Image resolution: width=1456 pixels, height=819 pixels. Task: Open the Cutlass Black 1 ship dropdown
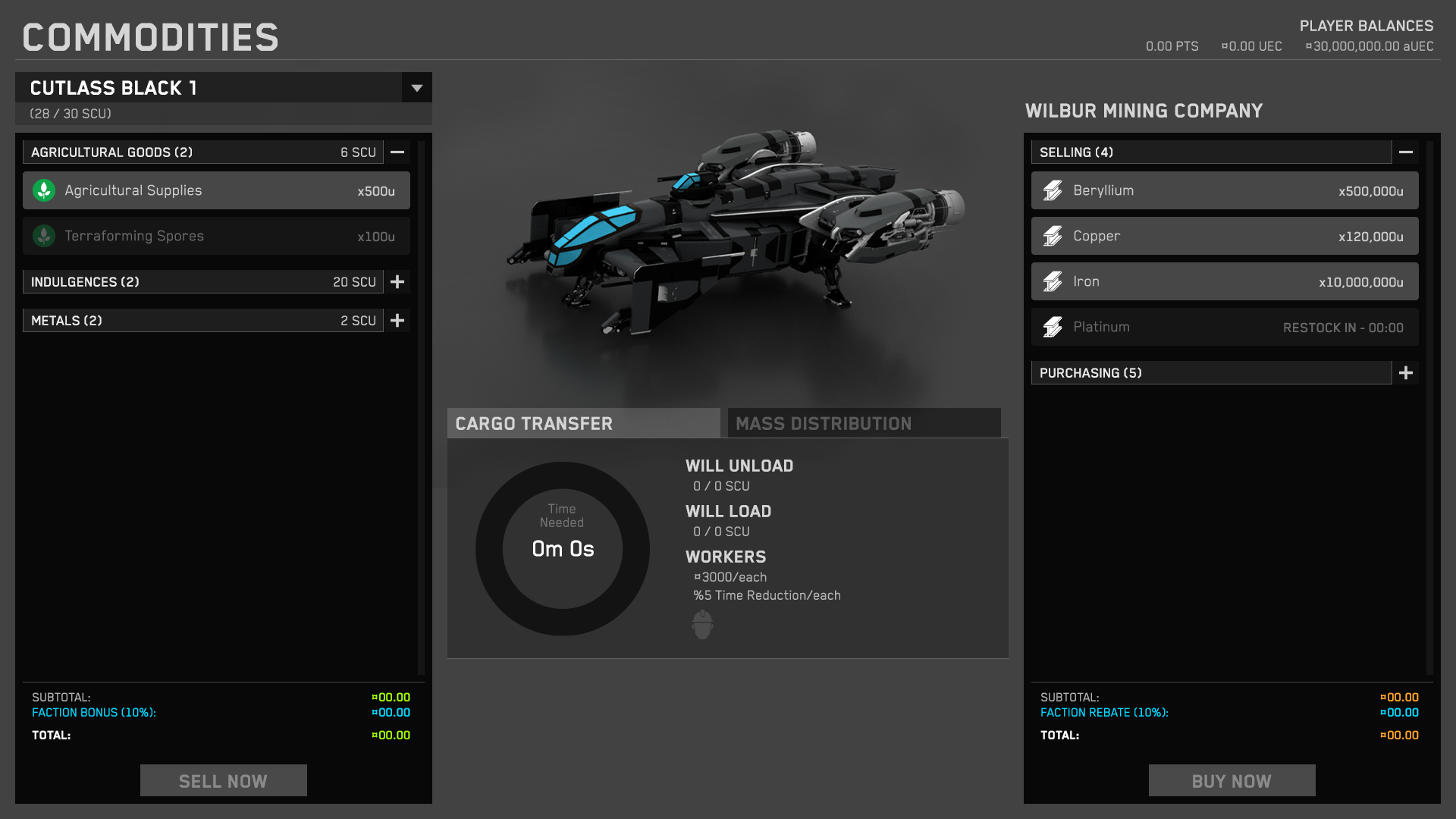[416, 88]
